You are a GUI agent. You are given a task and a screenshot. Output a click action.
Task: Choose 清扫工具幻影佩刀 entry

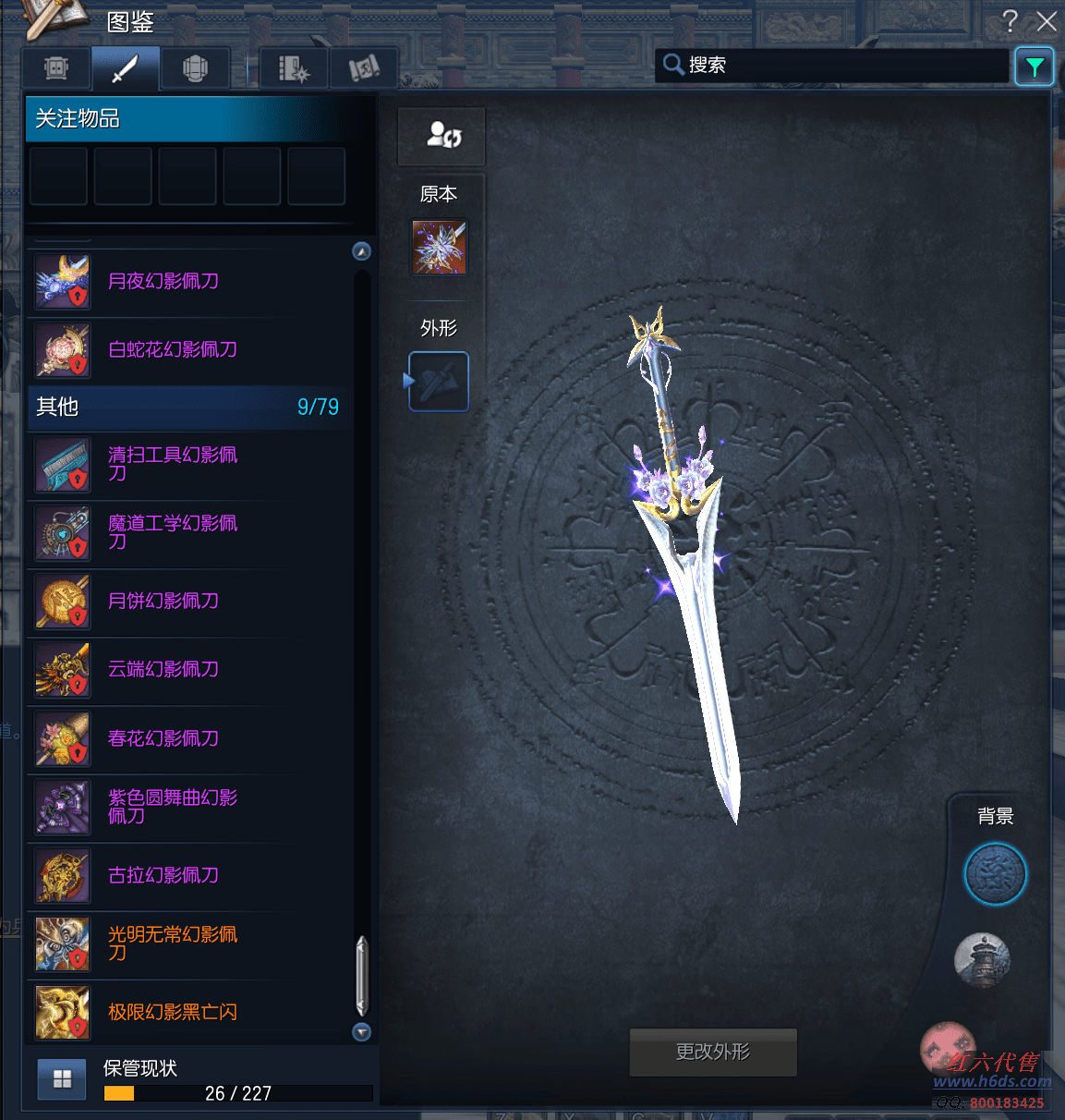[172, 464]
